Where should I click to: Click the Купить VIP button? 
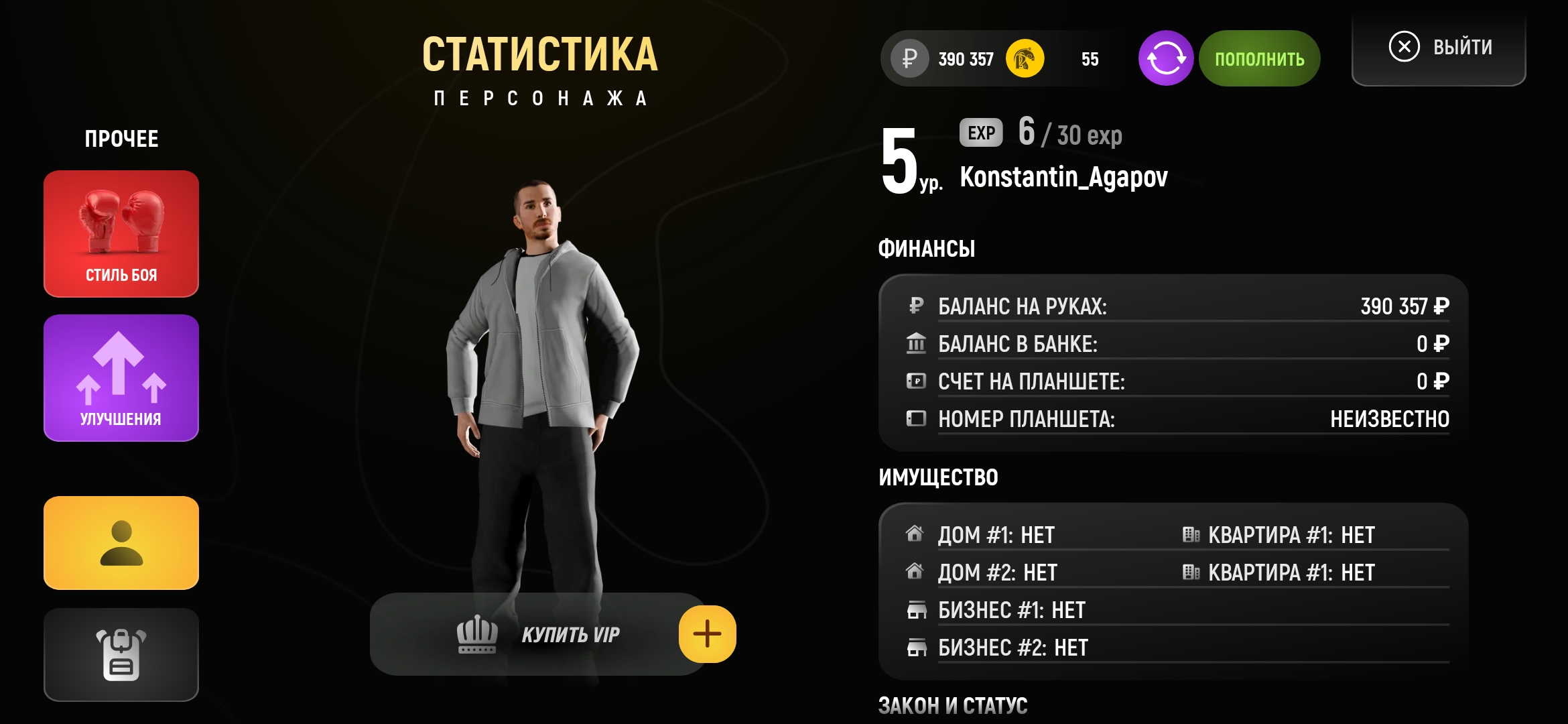[x=536, y=634]
